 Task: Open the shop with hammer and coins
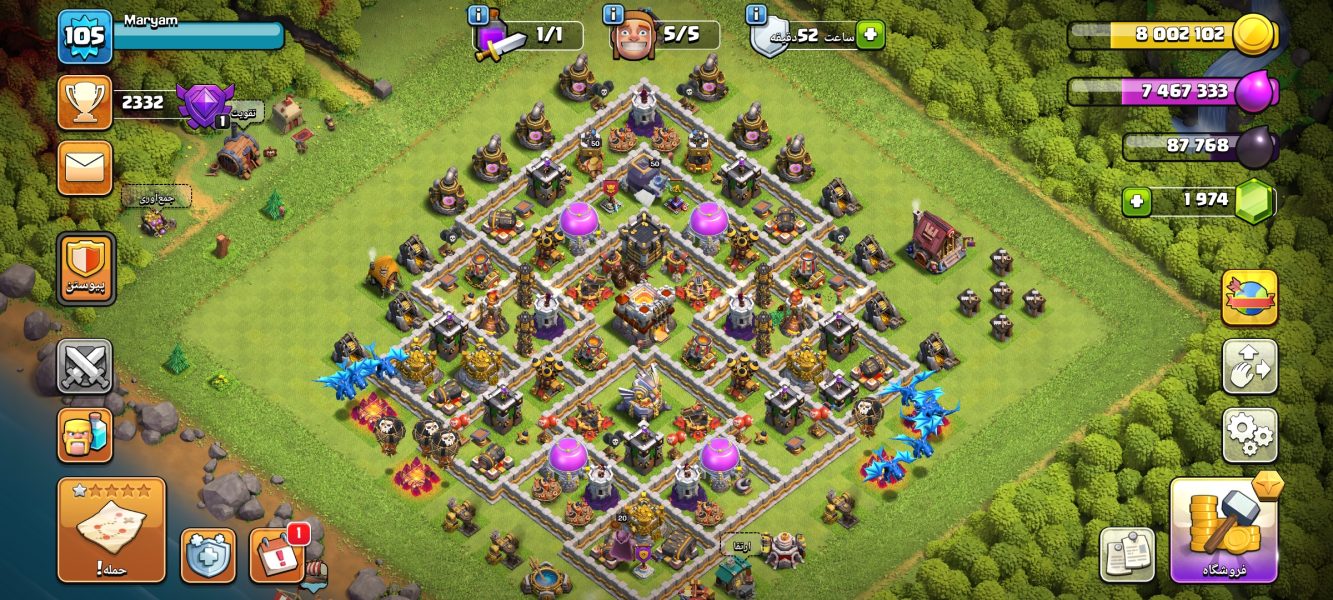[1224, 530]
